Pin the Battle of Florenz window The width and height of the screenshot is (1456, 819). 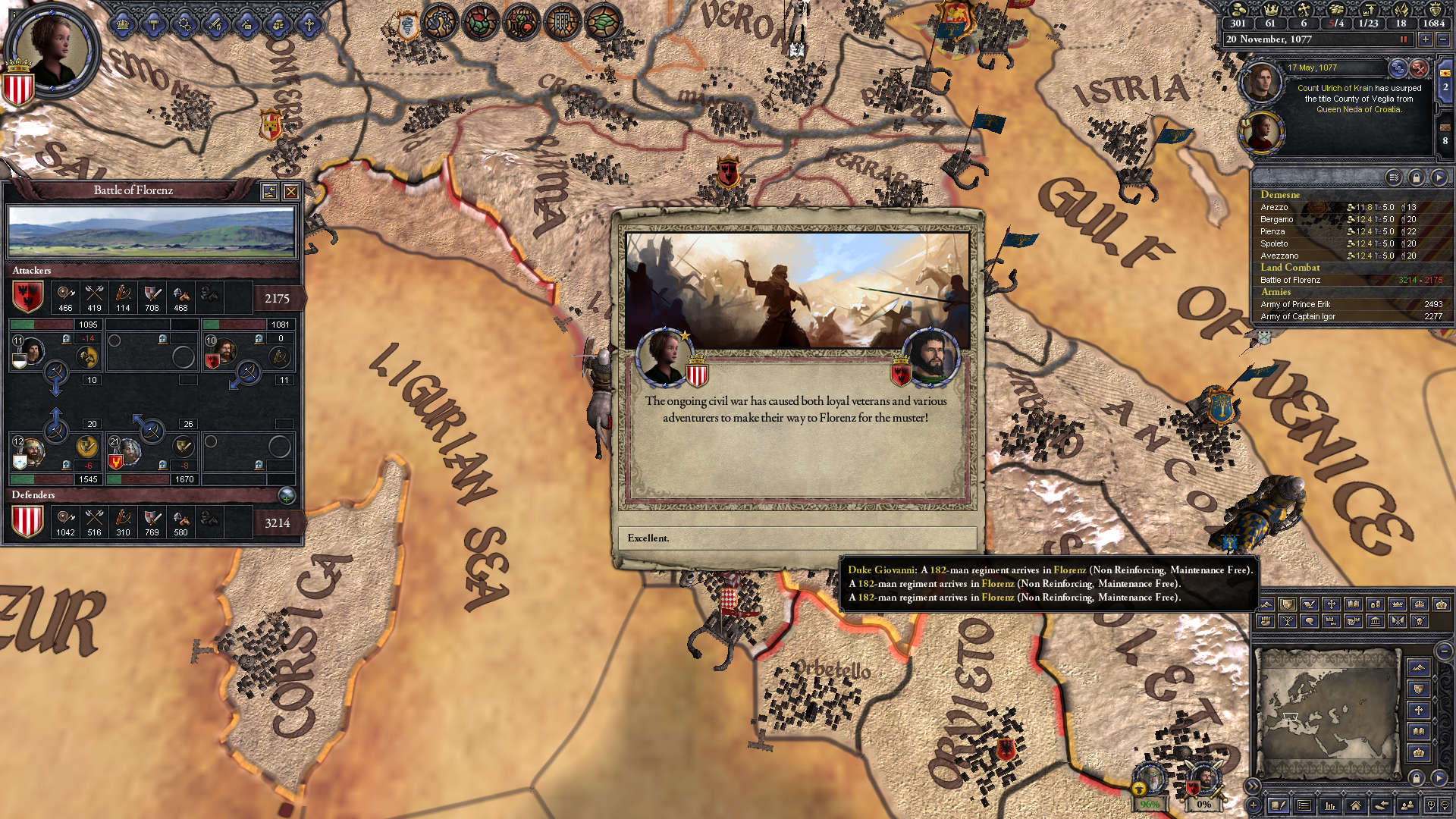click(270, 191)
